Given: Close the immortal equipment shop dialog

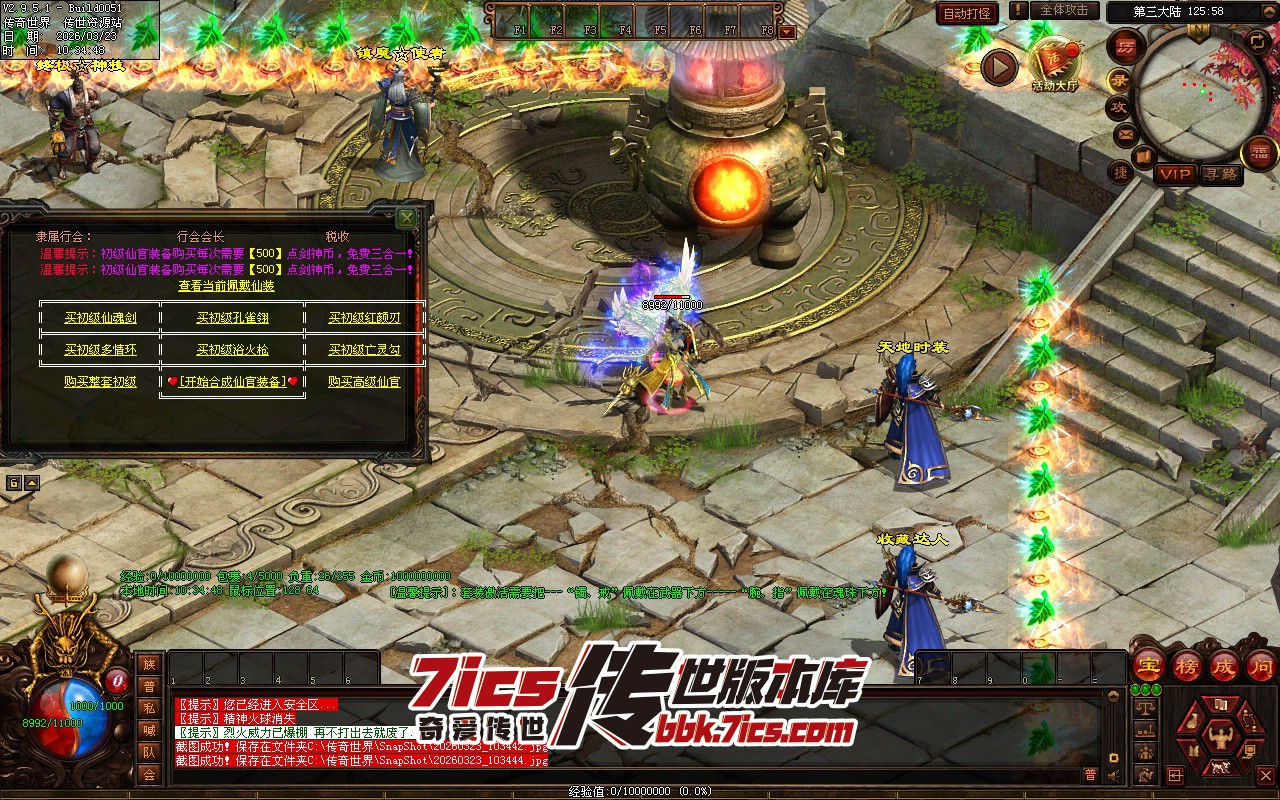Looking at the screenshot, I should (406, 217).
